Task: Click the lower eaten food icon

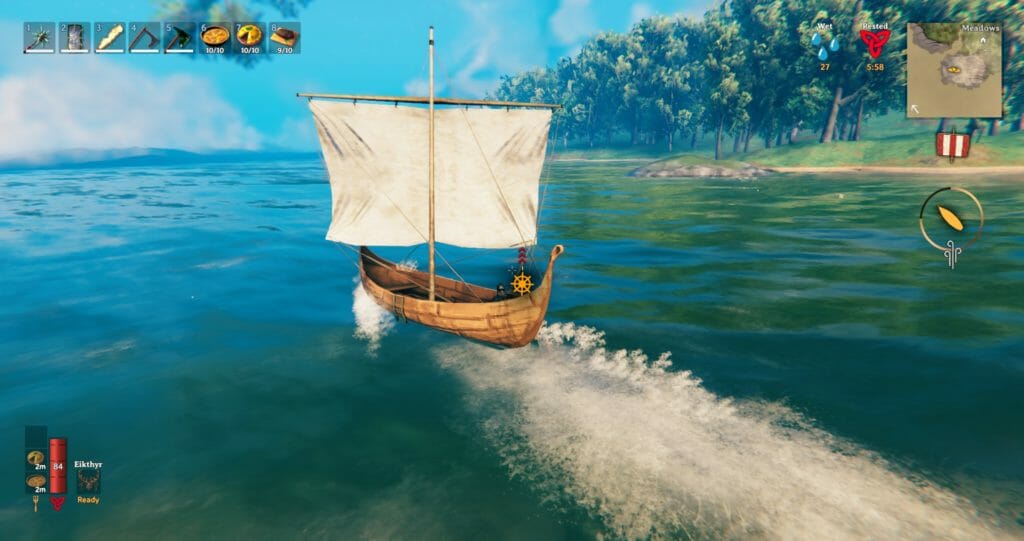Action: pyautogui.click(x=36, y=481)
